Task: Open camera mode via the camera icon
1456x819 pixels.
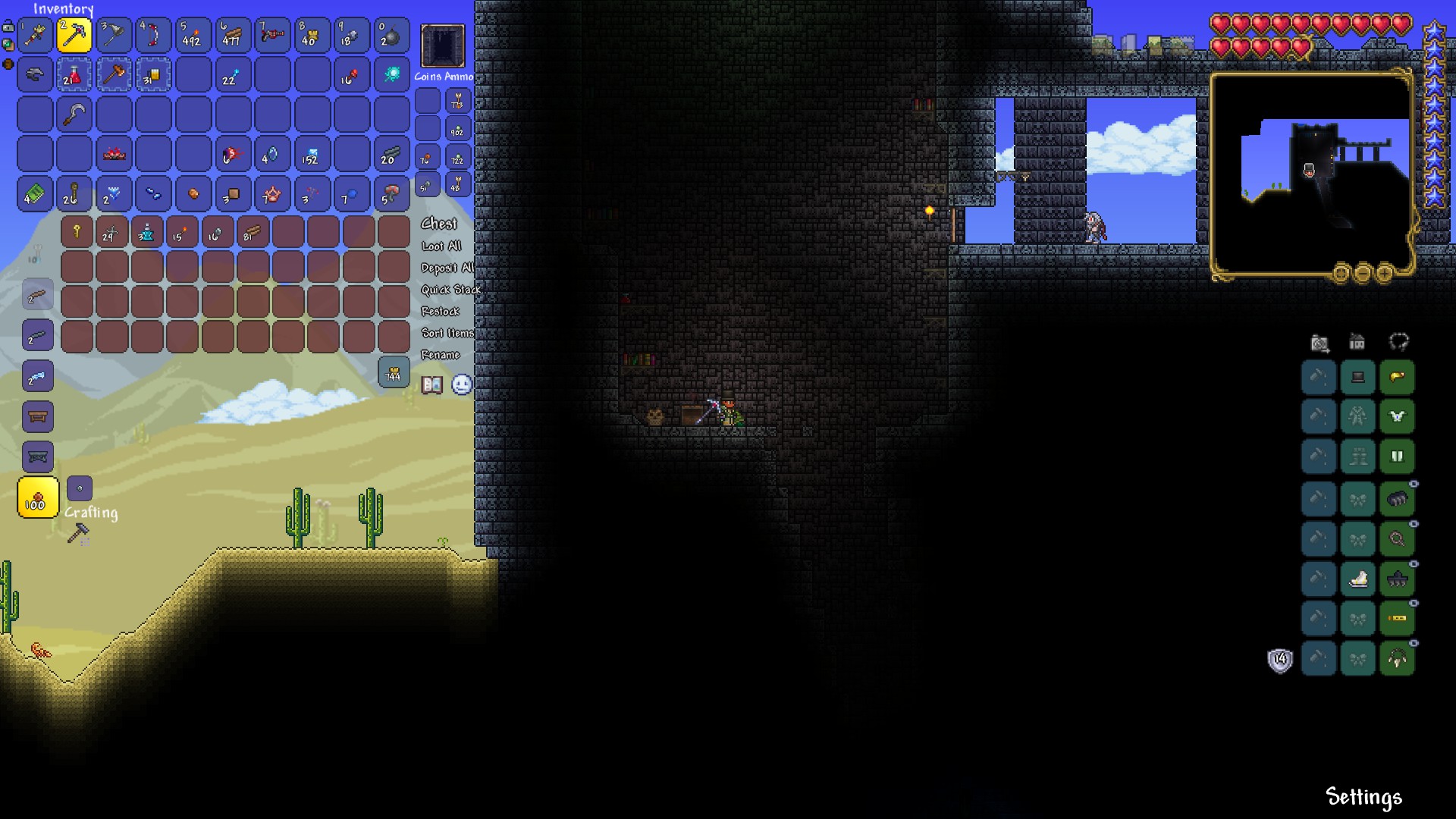Action: coord(1318,343)
